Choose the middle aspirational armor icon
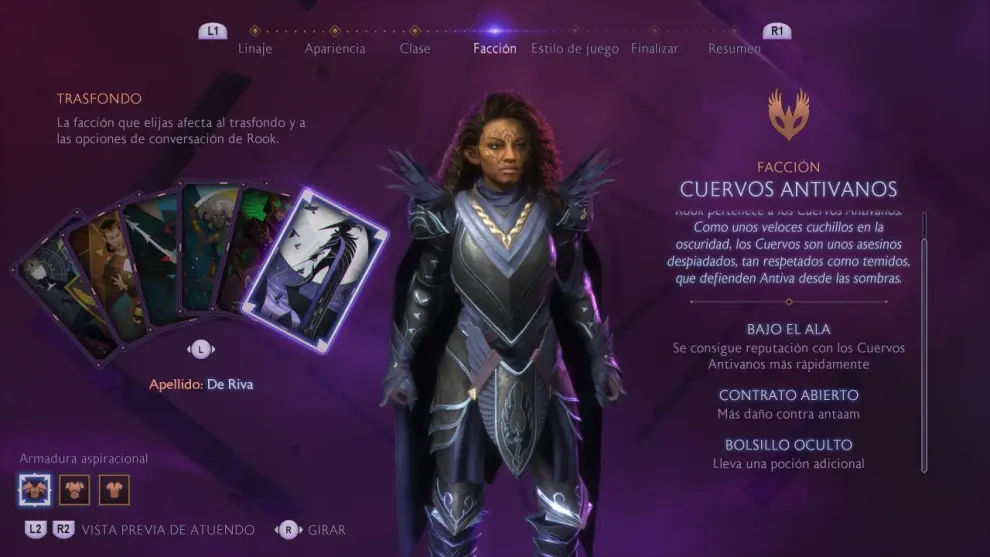990x557 pixels. pos(74,490)
